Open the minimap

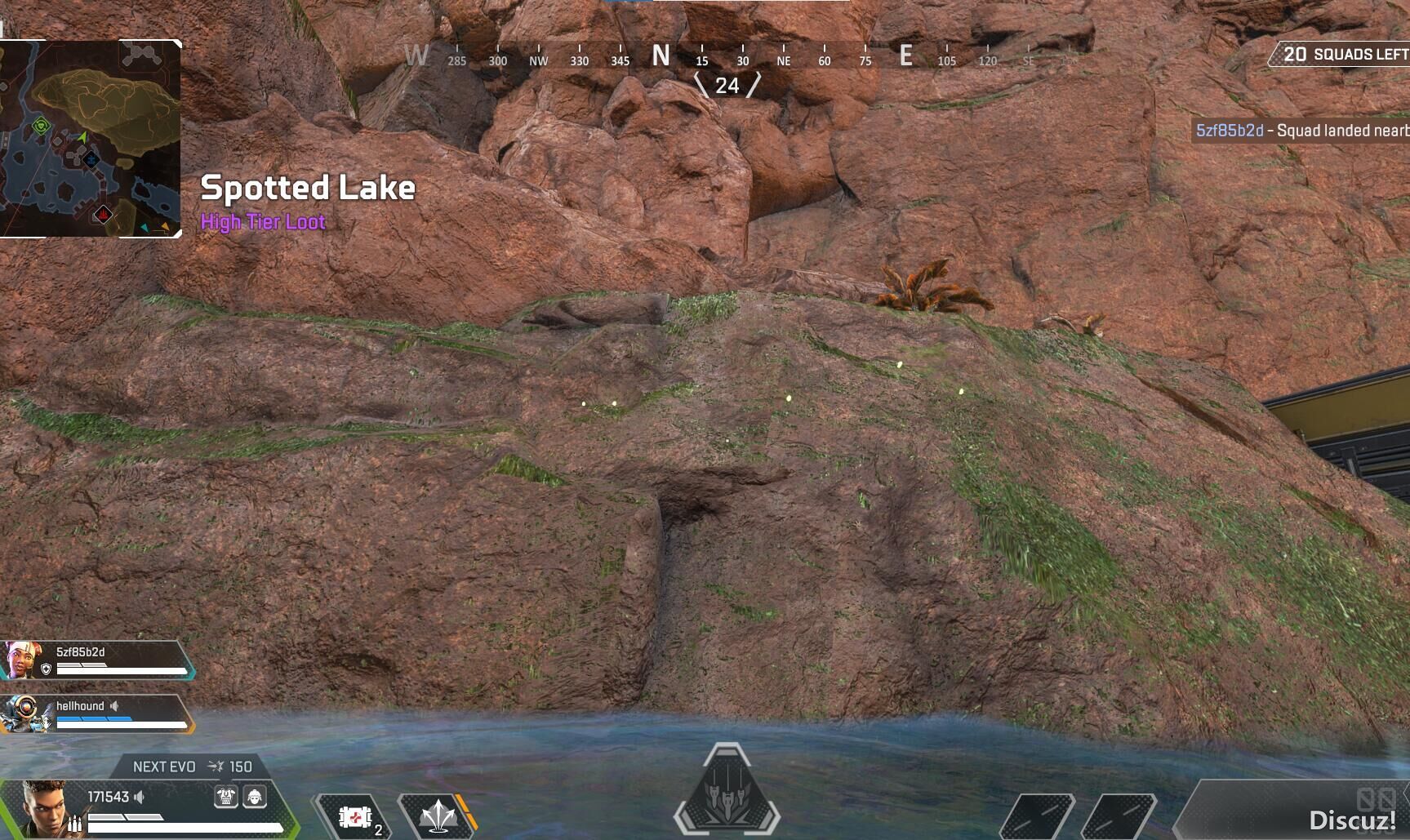(90, 139)
